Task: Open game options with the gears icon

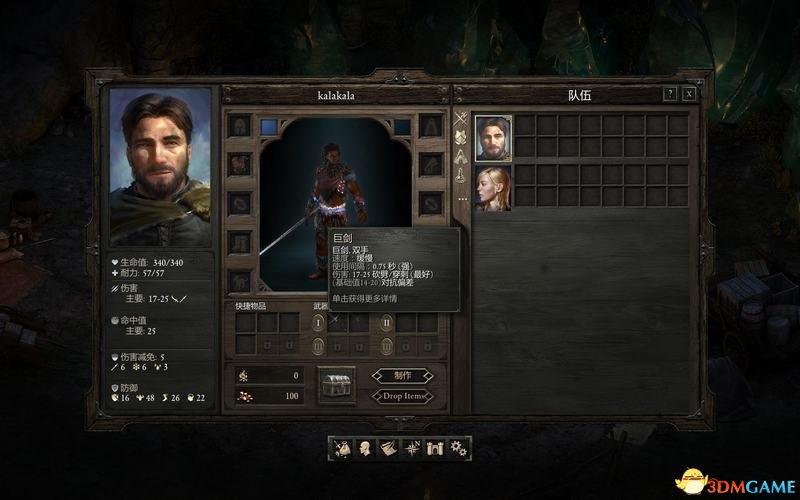Action: (458, 448)
